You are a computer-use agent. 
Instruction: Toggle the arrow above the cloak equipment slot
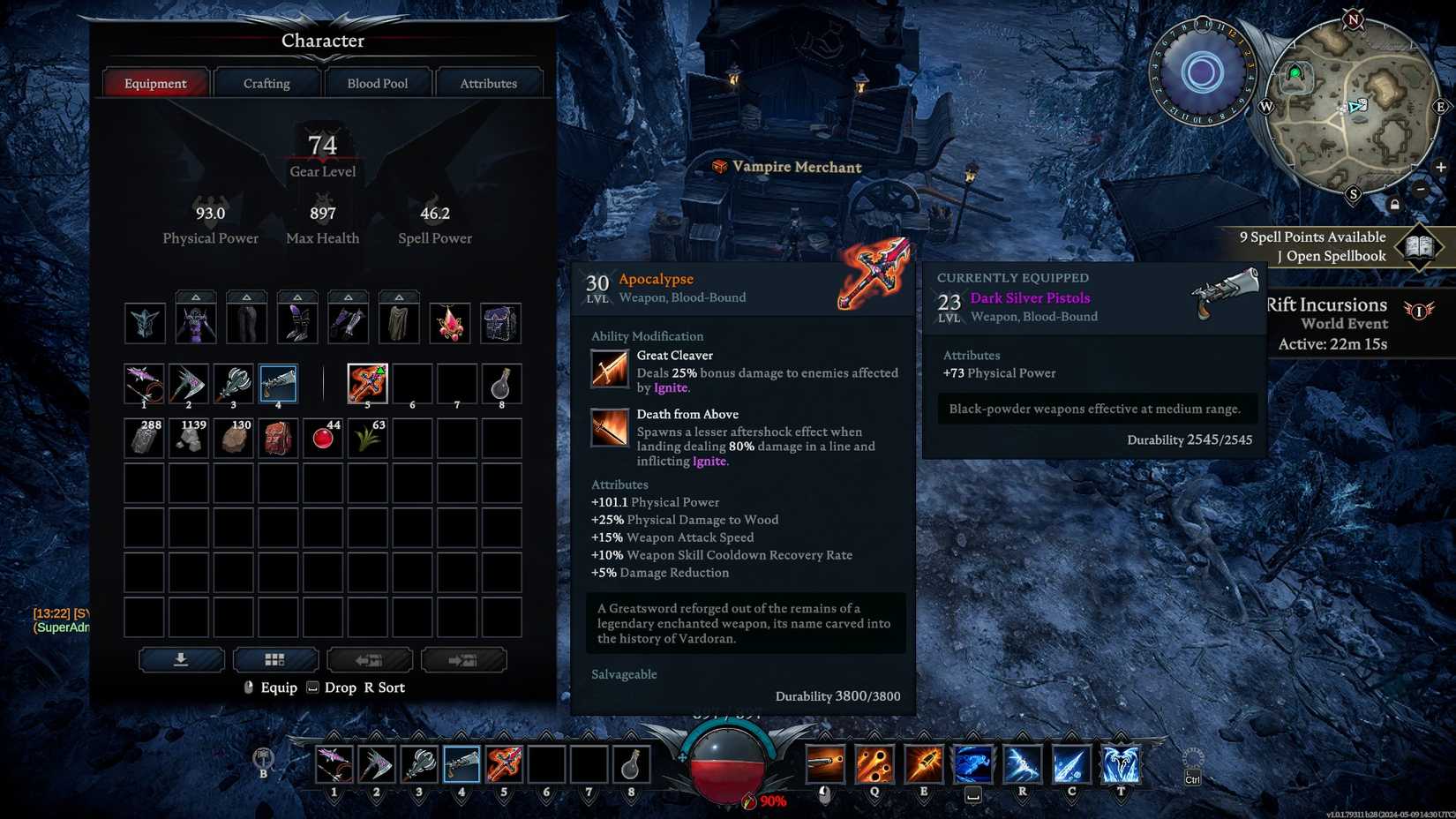[399, 298]
